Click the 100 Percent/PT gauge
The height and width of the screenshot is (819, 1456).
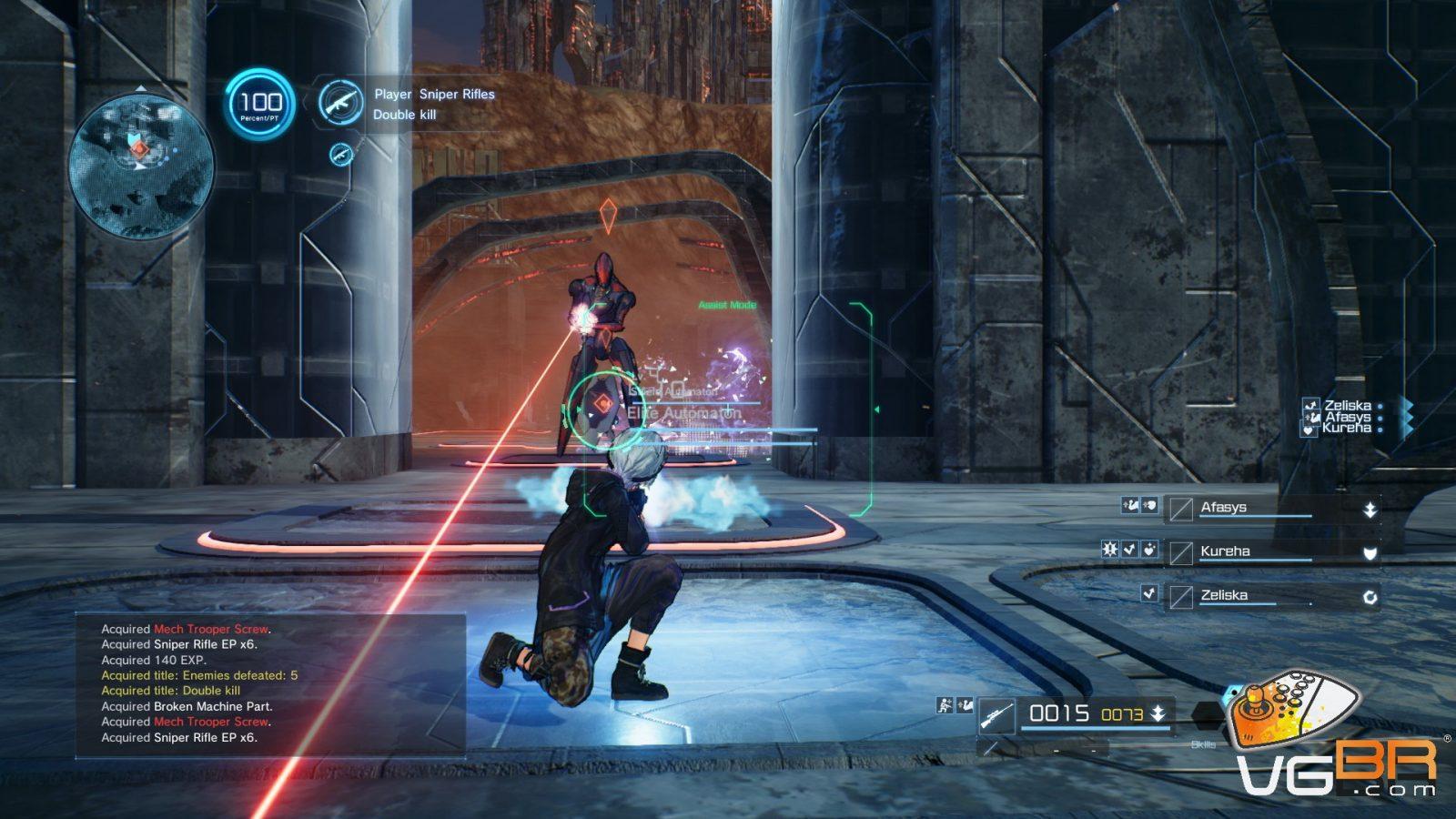[260, 105]
